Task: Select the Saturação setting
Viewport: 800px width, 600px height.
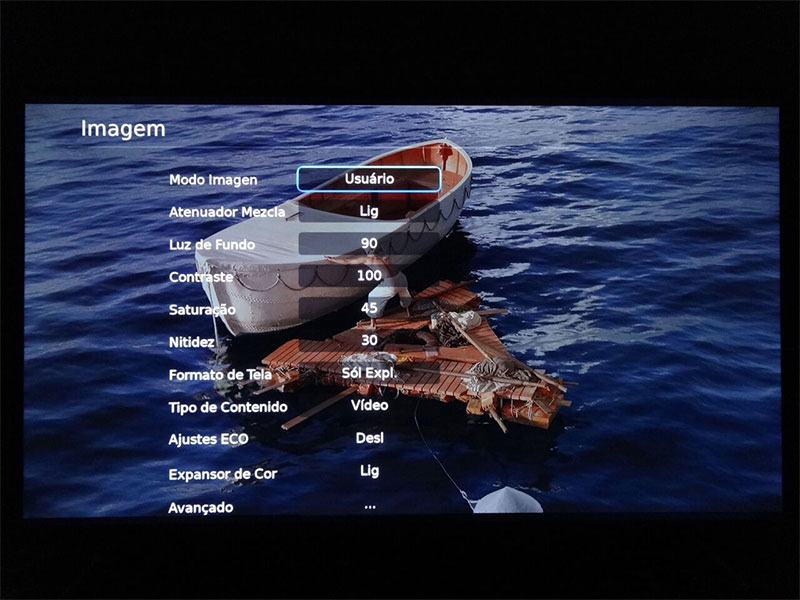Action: coord(202,310)
